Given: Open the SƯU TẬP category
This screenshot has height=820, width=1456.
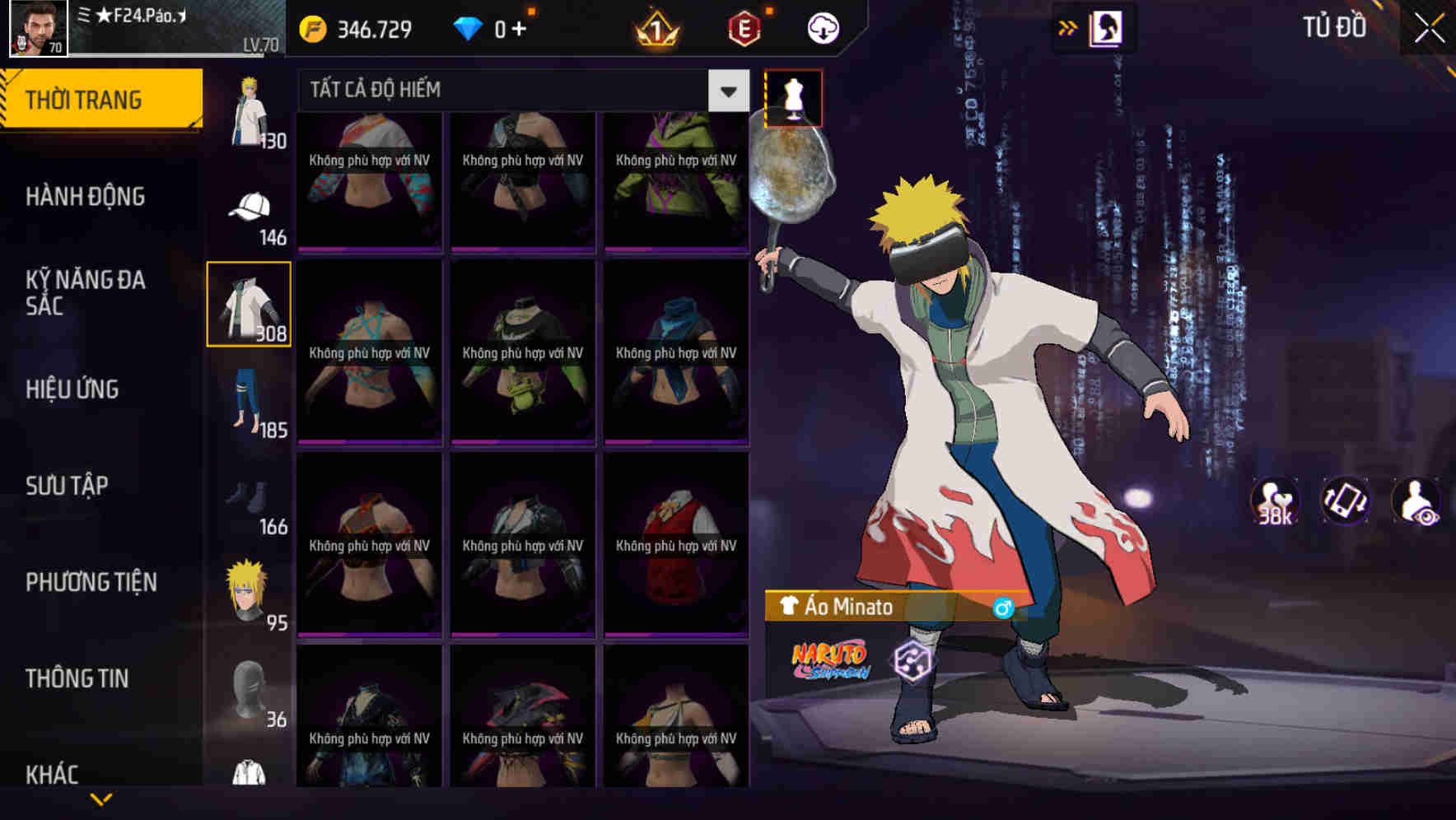Looking at the screenshot, I should click(66, 486).
